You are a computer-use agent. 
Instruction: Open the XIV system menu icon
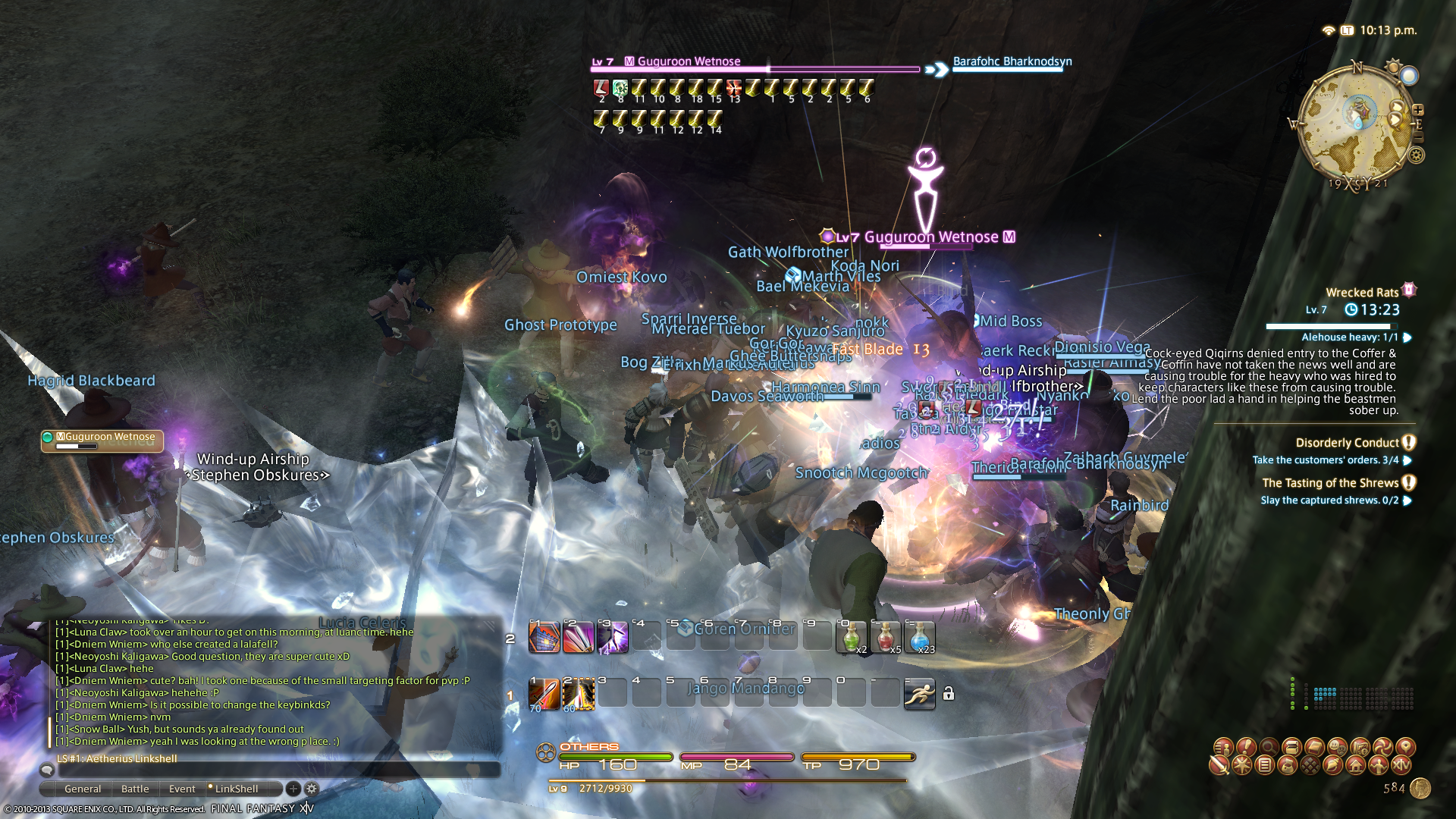click(1401, 765)
